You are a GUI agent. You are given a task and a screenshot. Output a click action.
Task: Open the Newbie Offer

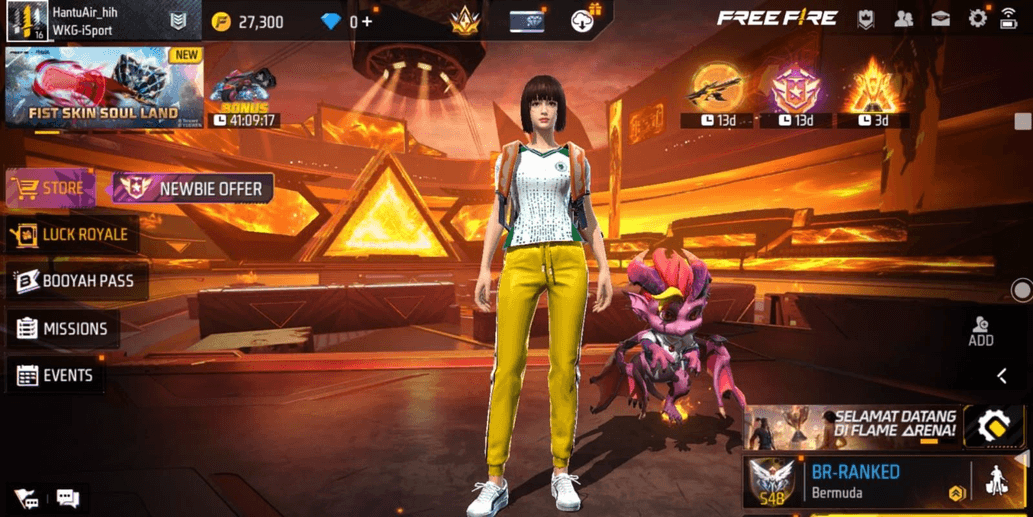(x=193, y=188)
